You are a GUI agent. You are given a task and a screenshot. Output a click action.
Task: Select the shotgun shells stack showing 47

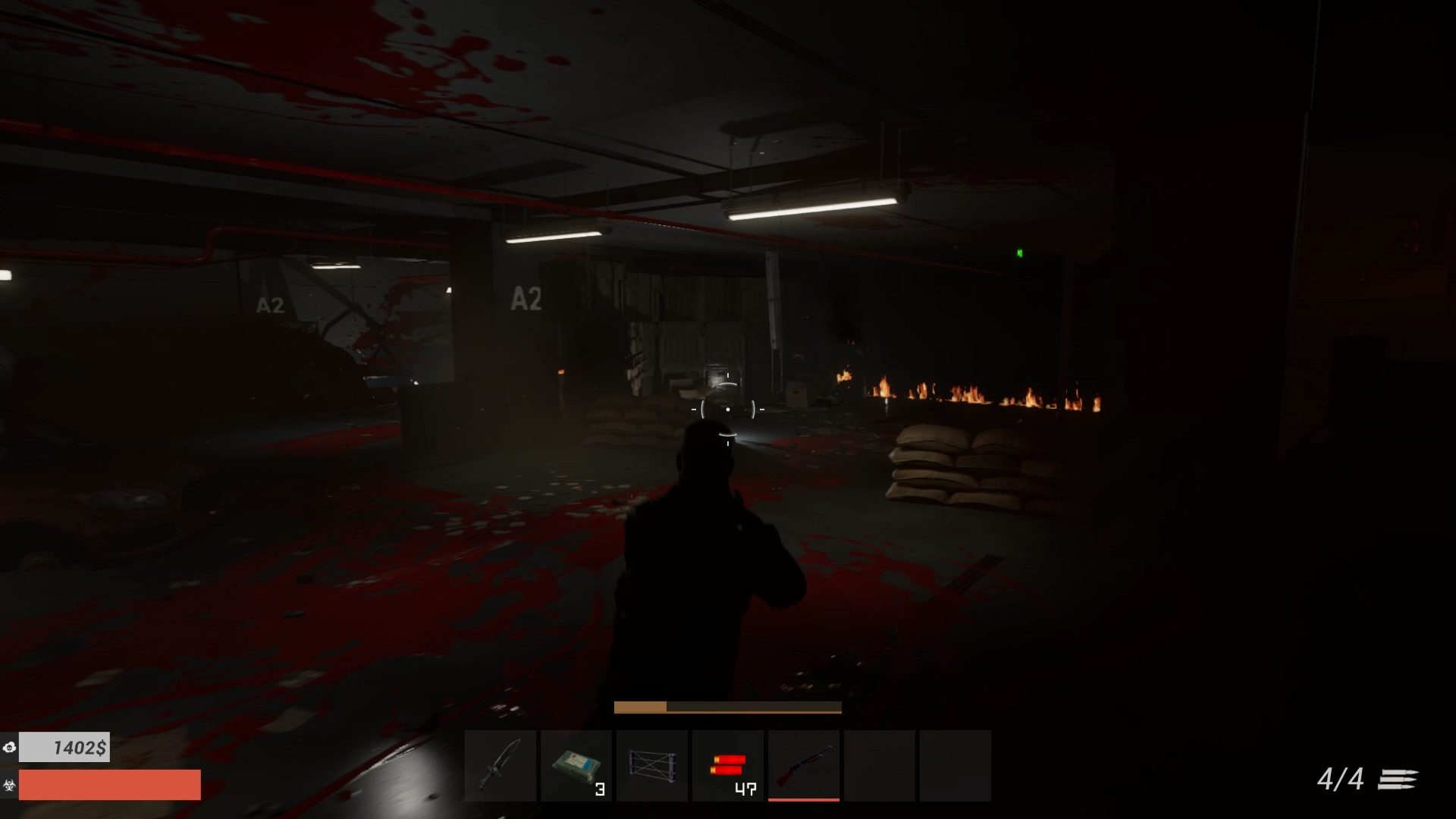[728, 766]
